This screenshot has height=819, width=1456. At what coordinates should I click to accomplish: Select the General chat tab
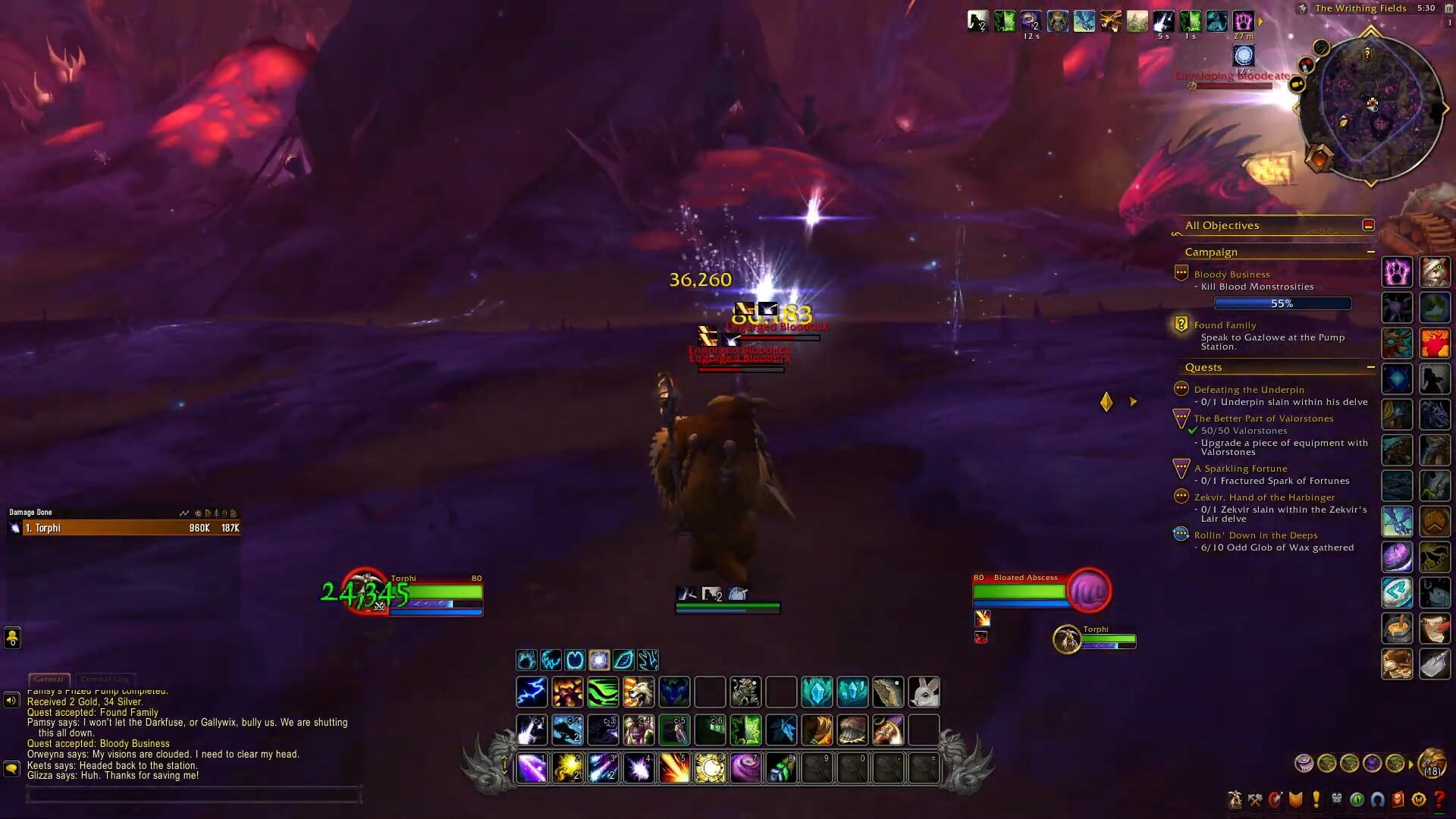coord(49,679)
